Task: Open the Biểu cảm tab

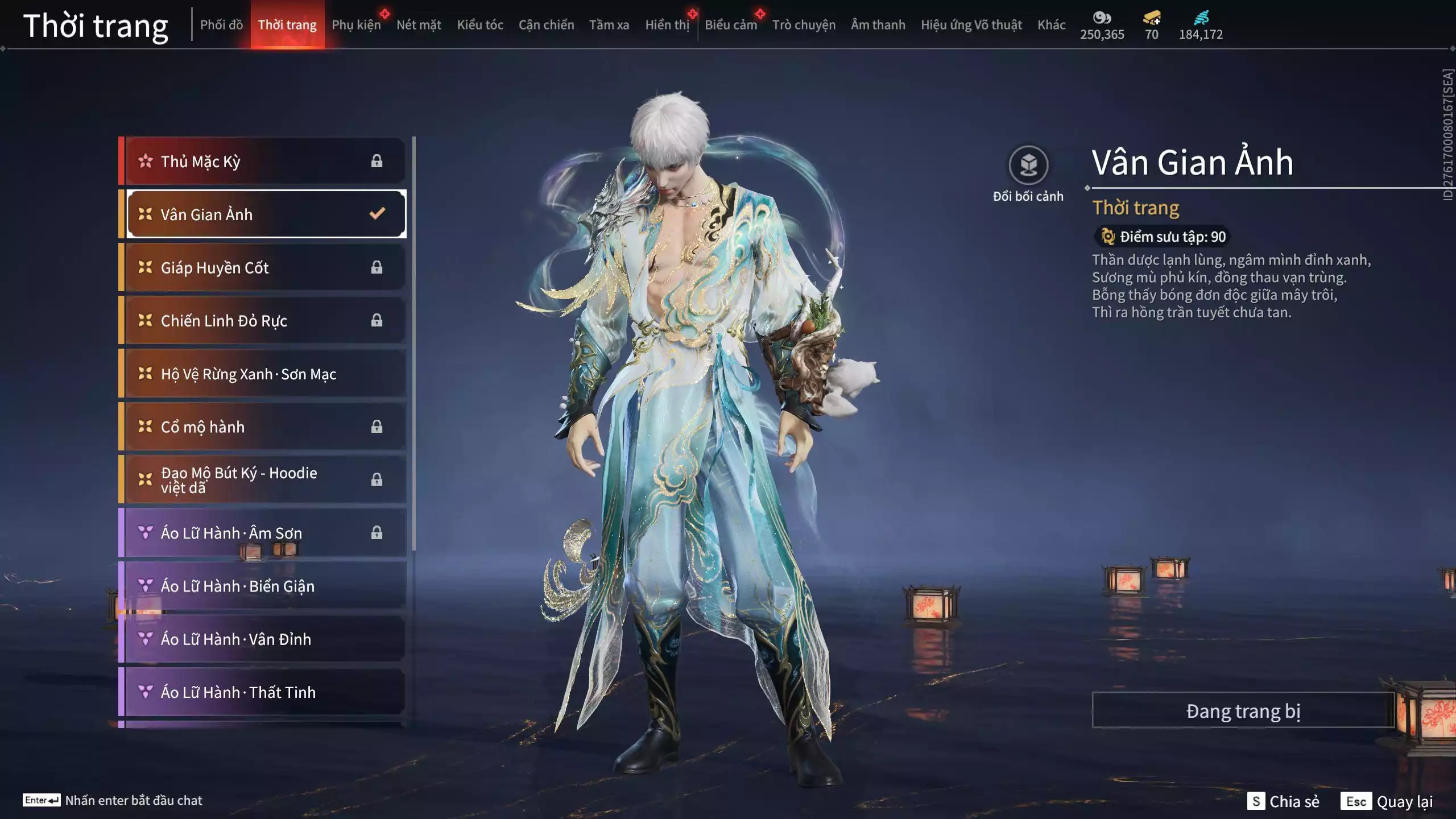Action: point(731,25)
